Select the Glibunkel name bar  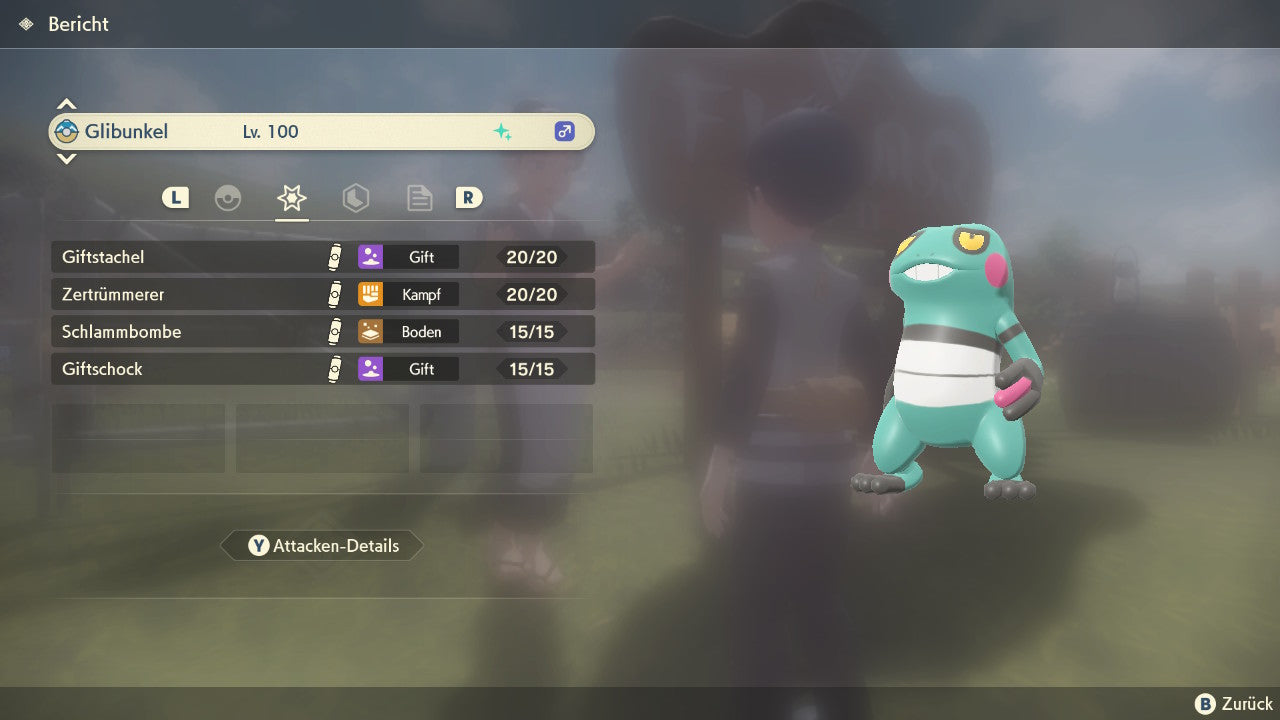click(320, 131)
